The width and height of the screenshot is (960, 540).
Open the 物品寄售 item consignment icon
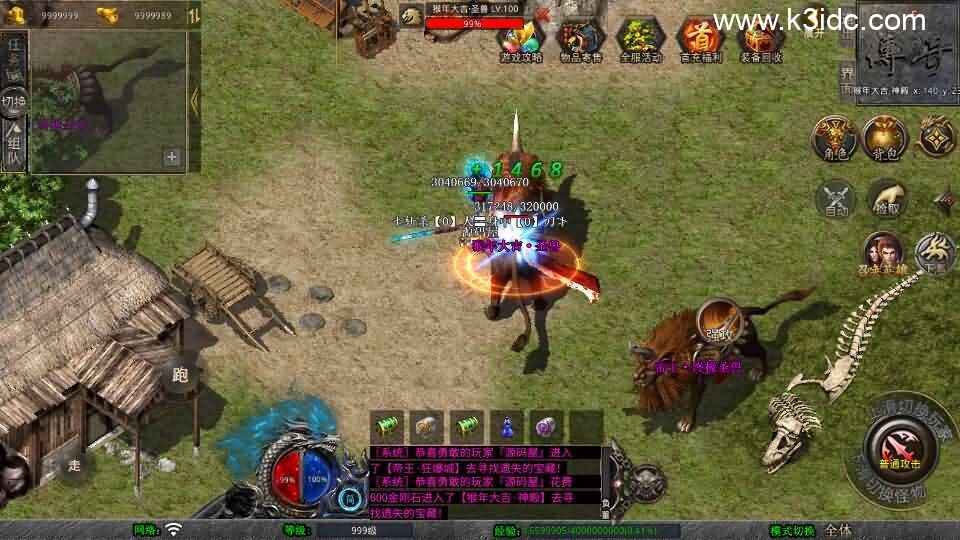580,40
